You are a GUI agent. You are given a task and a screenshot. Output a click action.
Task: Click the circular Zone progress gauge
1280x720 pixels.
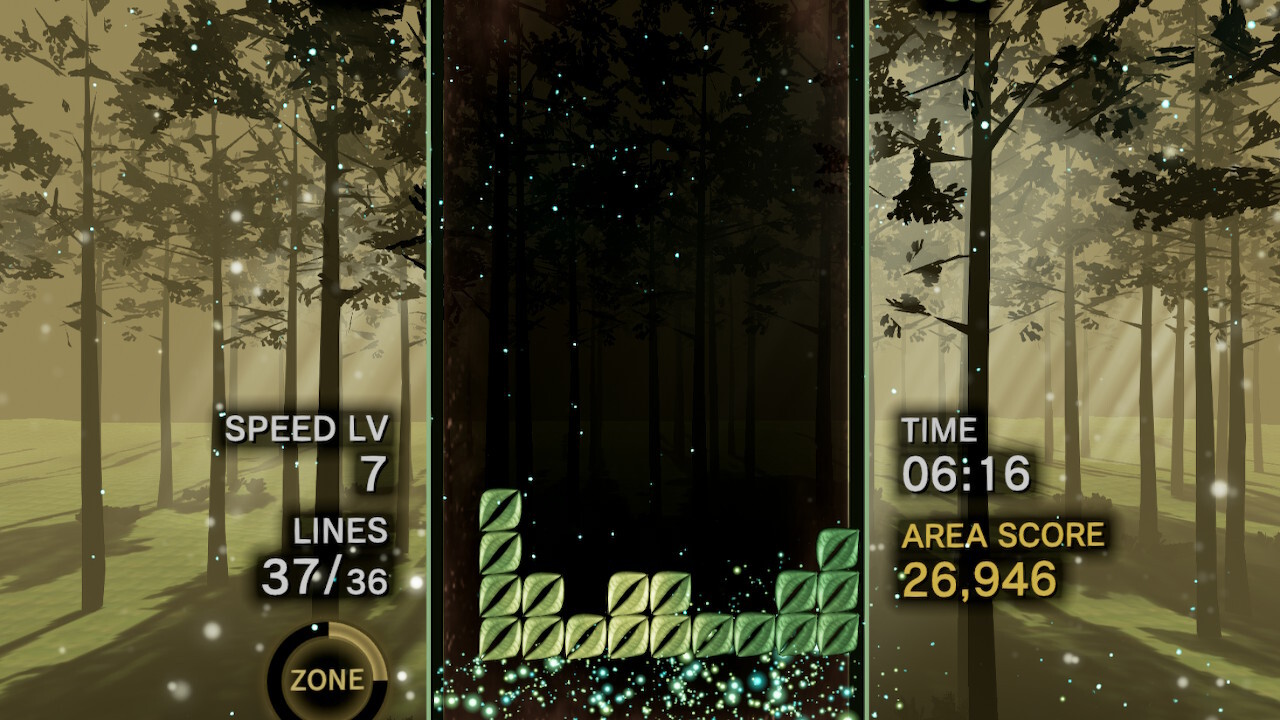pyautogui.click(x=325, y=678)
